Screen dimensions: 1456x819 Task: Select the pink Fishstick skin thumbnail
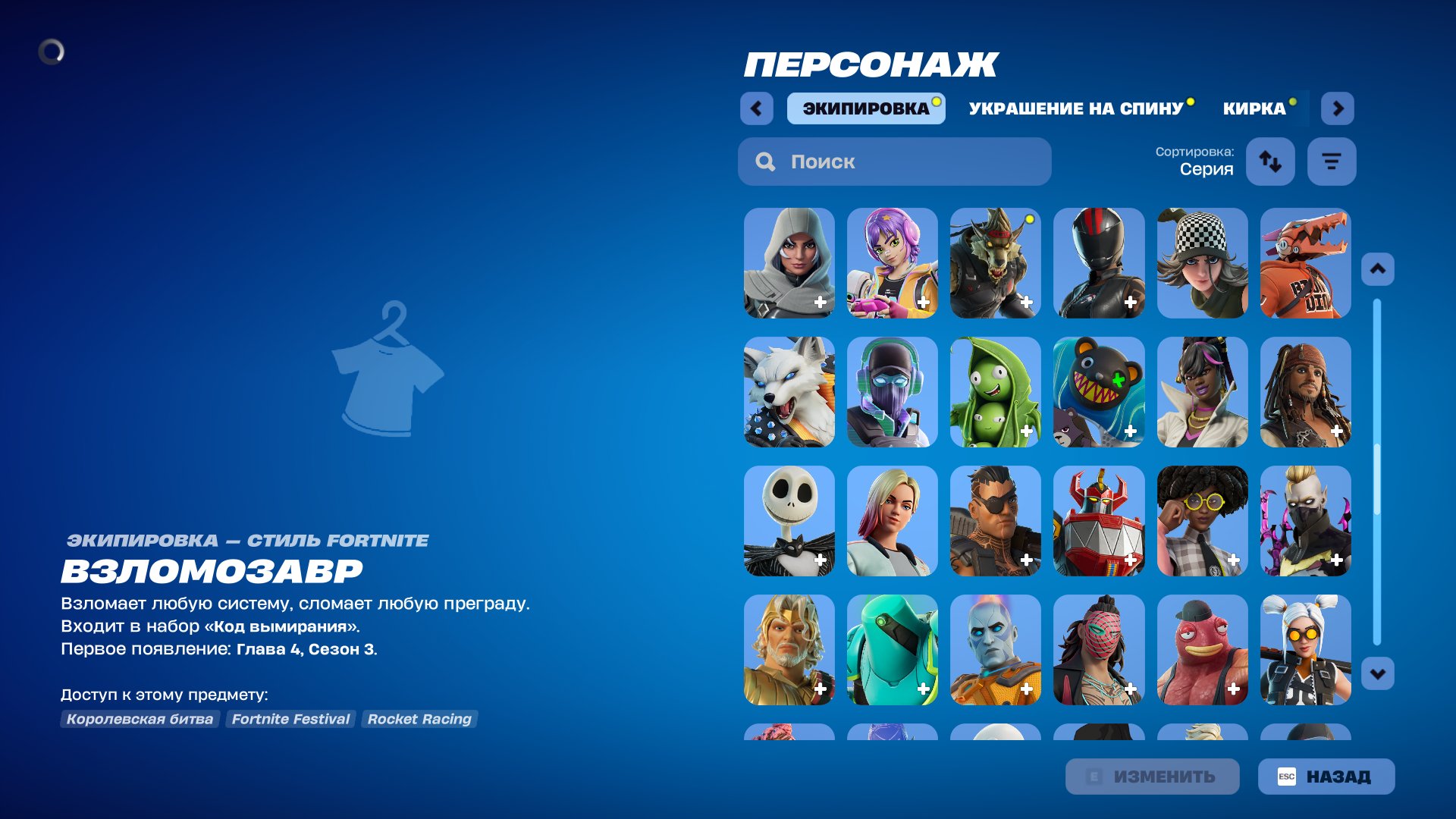[x=1202, y=650]
